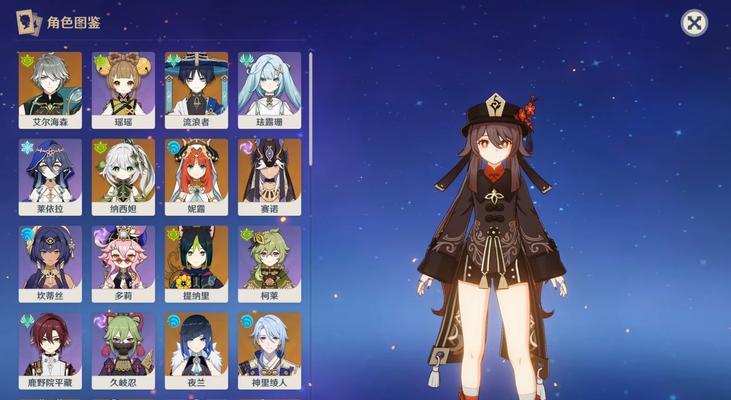Select the 艾尔海森 character card

pyautogui.click(x=49, y=88)
